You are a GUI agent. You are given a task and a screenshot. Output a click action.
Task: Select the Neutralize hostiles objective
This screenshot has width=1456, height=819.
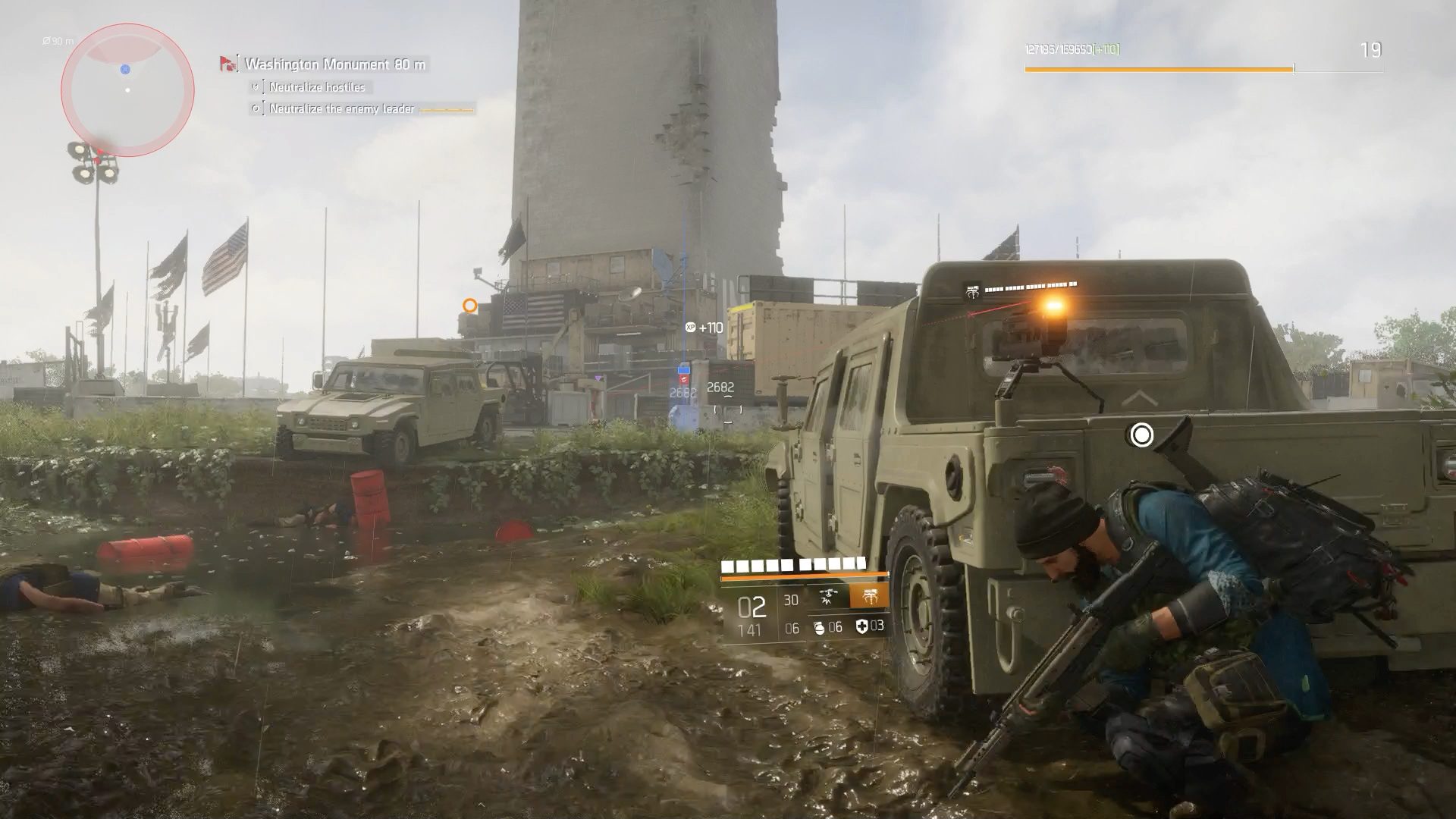(x=317, y=87)
